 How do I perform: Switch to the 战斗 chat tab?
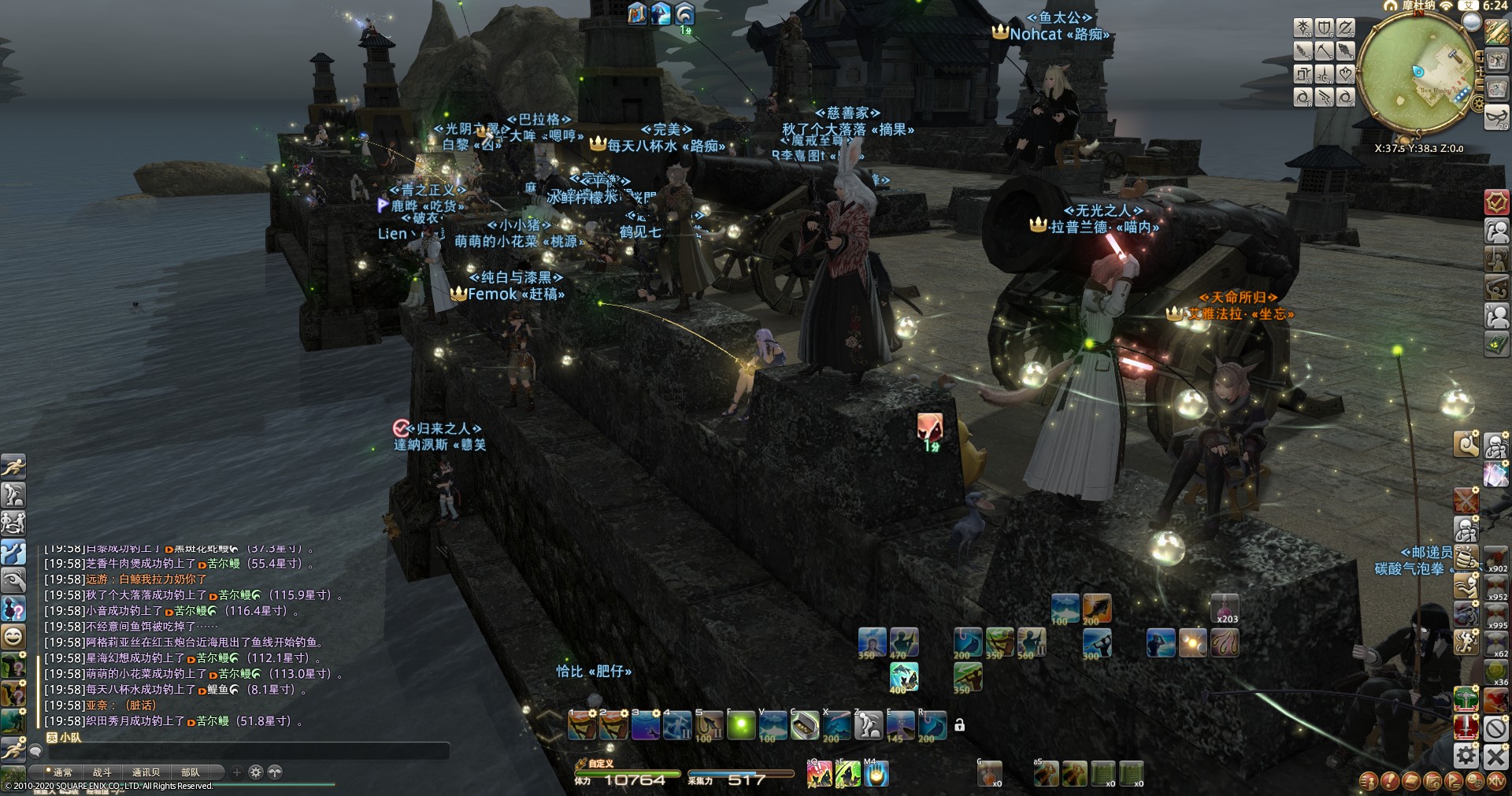pyautogui.click(x=102, y=772)
